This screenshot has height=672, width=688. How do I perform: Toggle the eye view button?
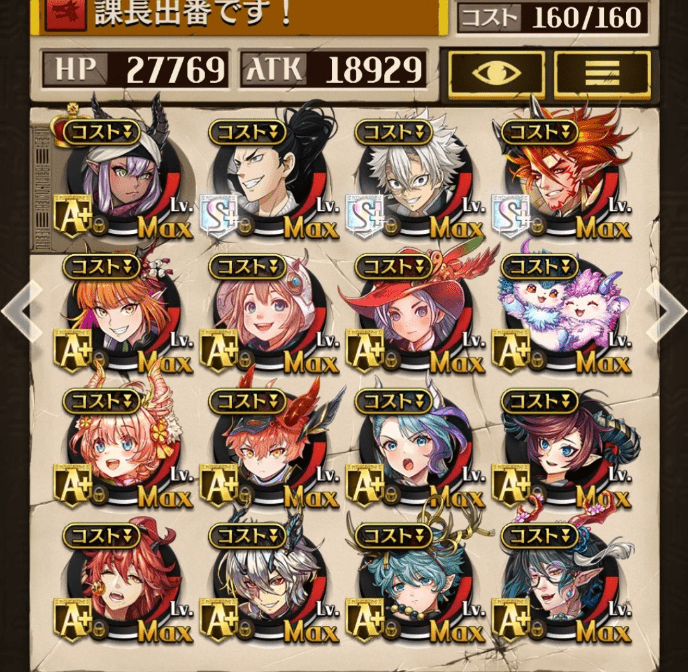tap(496, 72)
